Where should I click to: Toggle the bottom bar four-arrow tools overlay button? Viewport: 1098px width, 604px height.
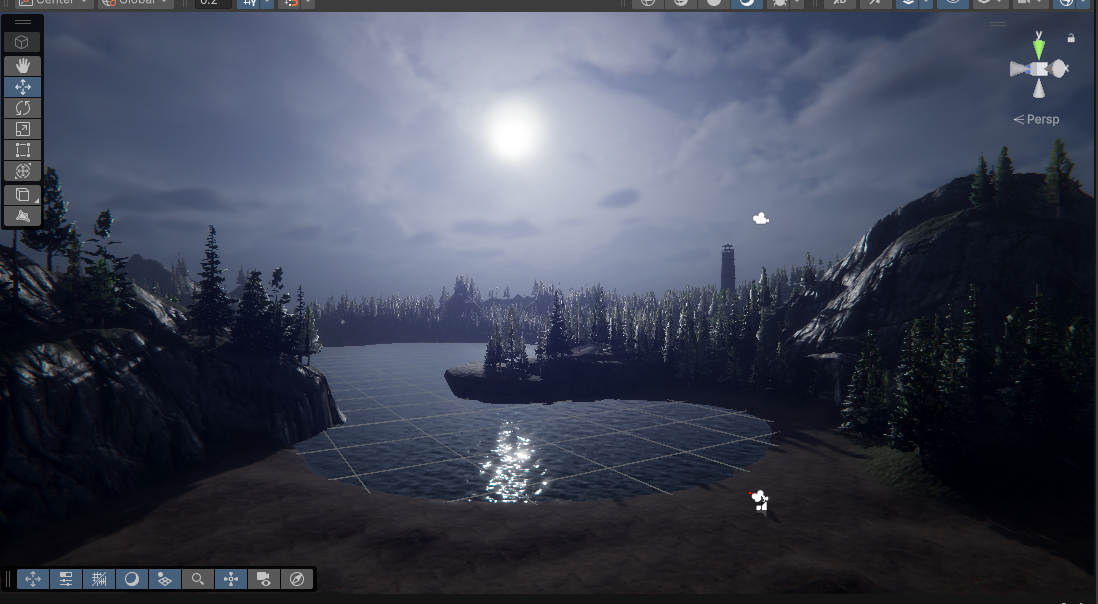(x=33, y=579)
